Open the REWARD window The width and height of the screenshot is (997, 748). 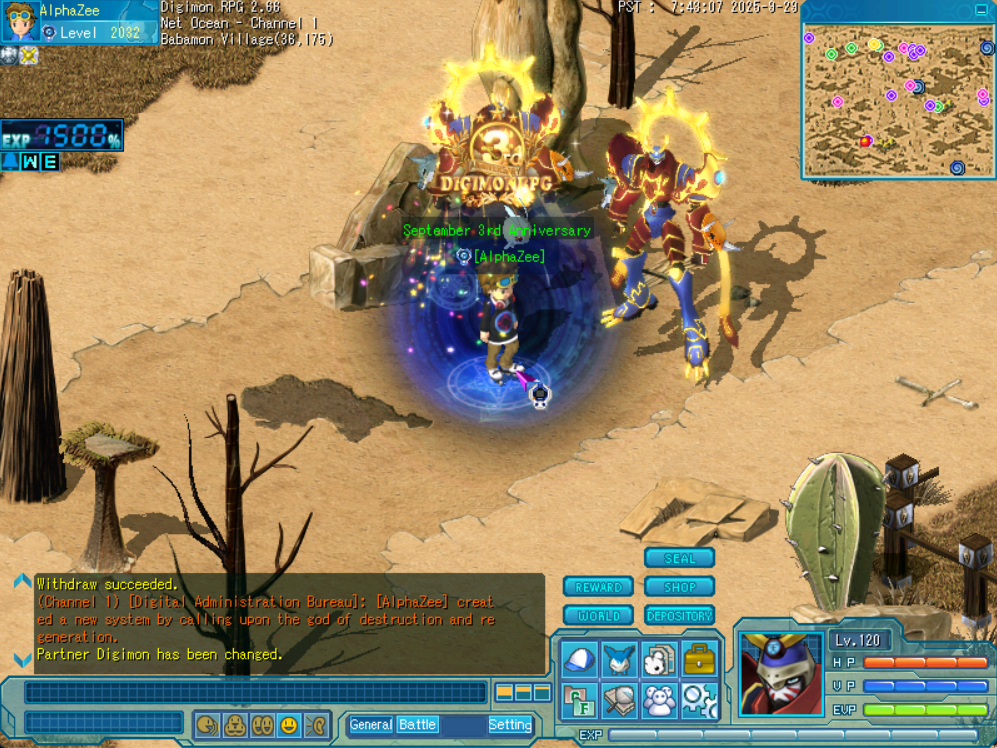pos(598,587)
